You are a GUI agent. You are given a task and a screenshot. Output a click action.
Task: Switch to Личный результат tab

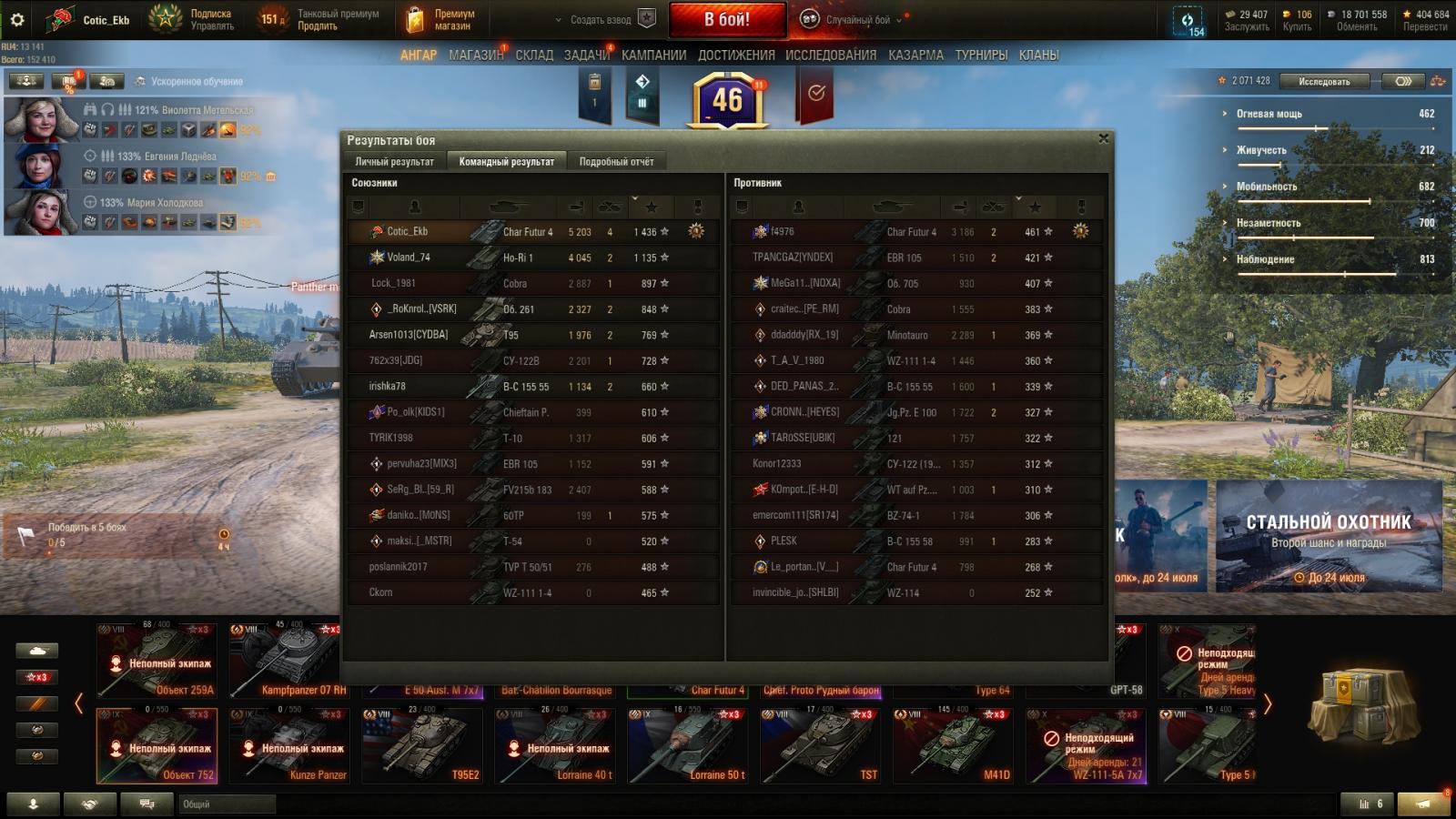pos(394,162)
